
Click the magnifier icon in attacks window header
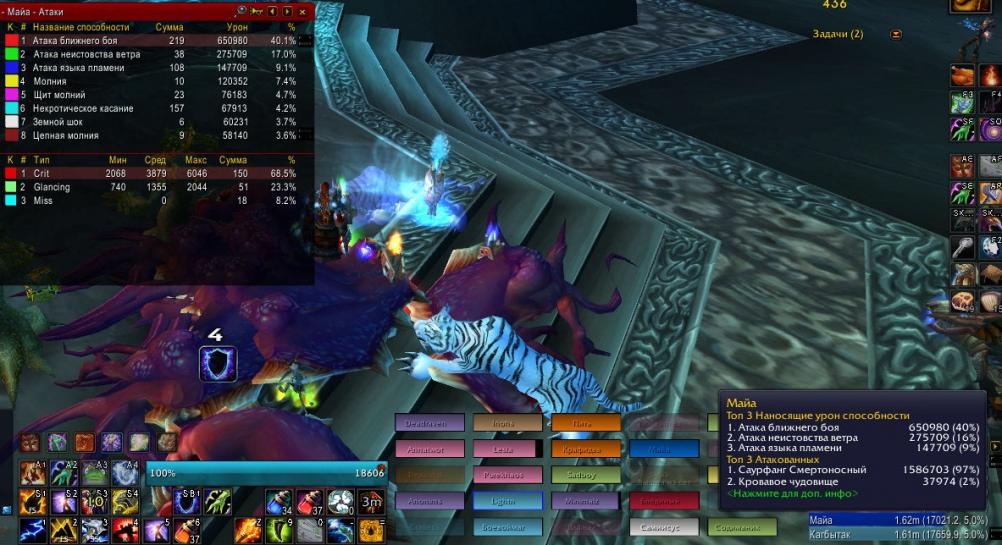pyautogui.click(x=241, y=11)
